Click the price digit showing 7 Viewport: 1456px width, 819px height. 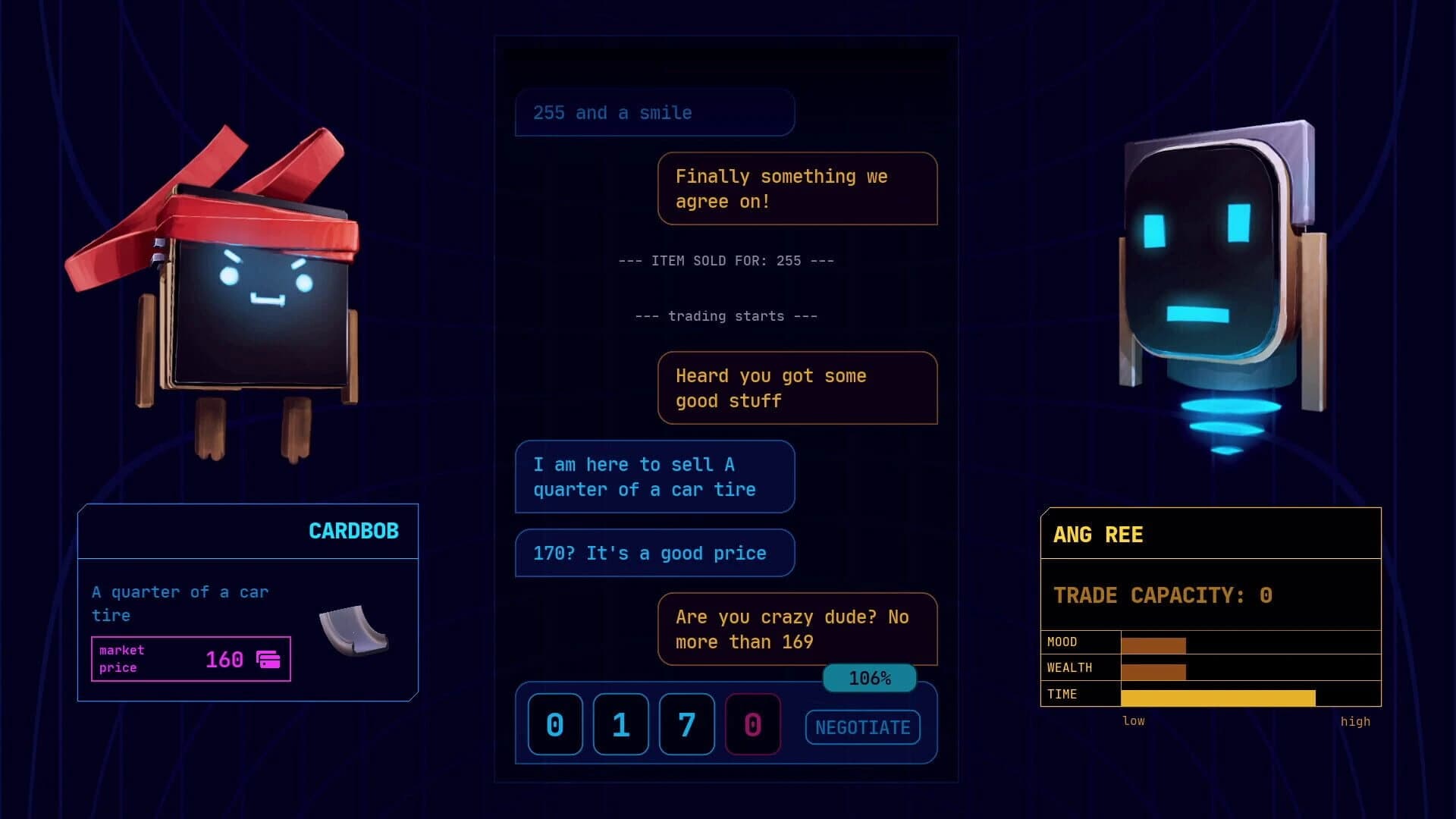coord(686,724)
